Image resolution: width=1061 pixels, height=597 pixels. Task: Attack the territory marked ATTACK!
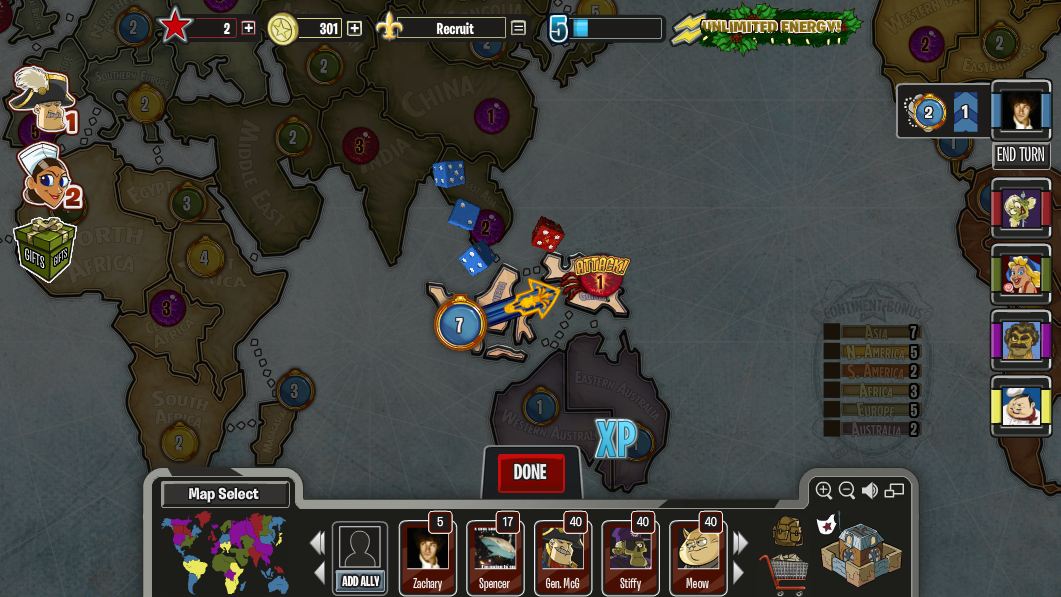(598, 281)
